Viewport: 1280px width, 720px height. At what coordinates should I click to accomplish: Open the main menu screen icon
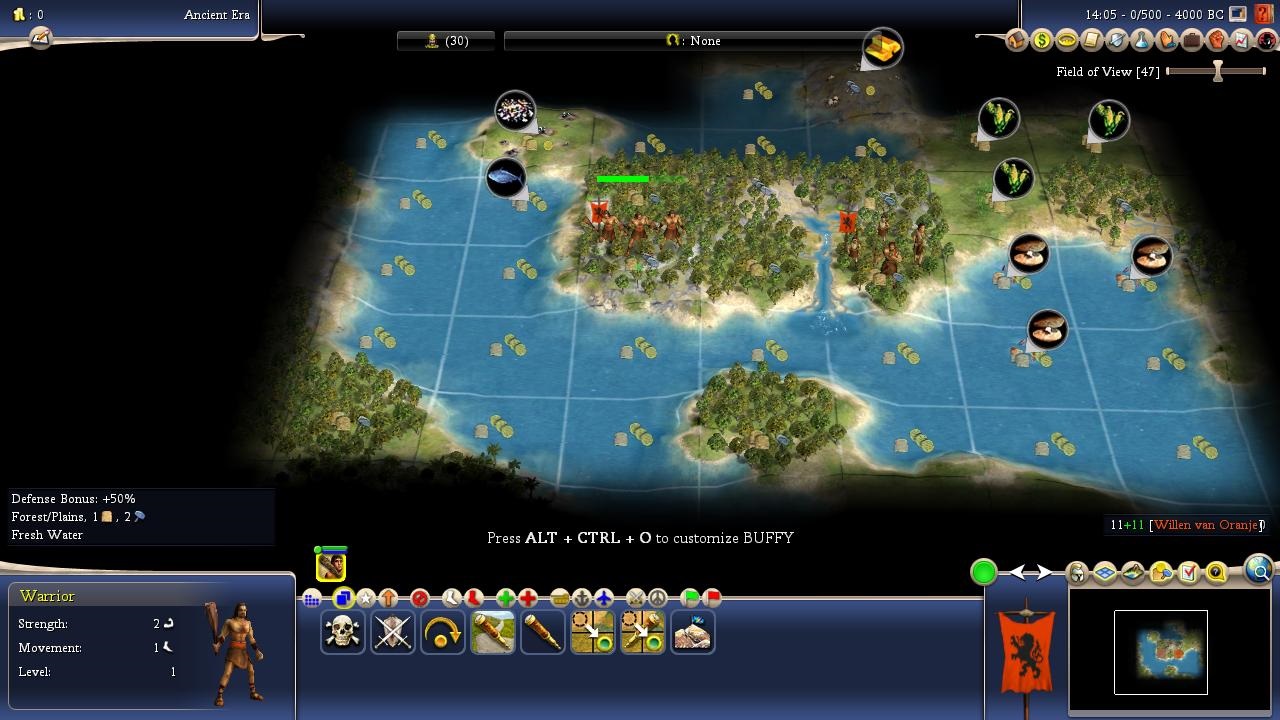[x=1238, y=15]
